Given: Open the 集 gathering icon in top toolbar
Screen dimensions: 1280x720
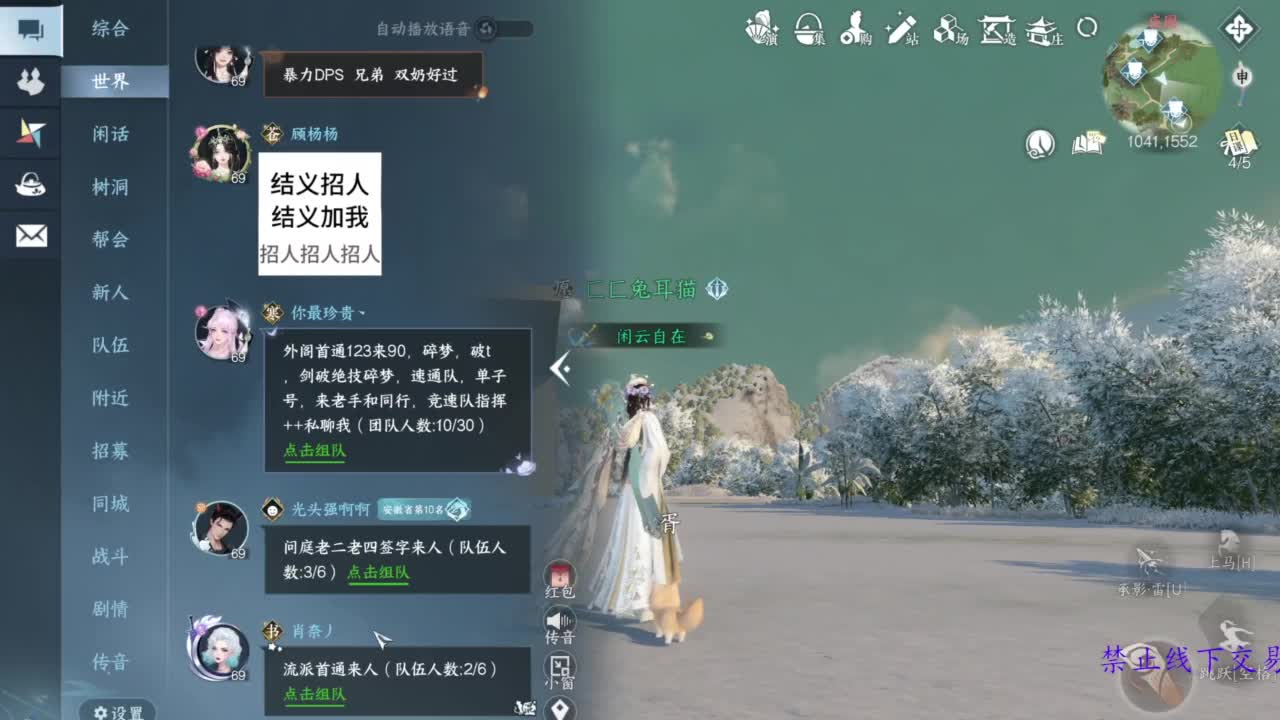Looking at the screenshot, I should coord(811,30).
